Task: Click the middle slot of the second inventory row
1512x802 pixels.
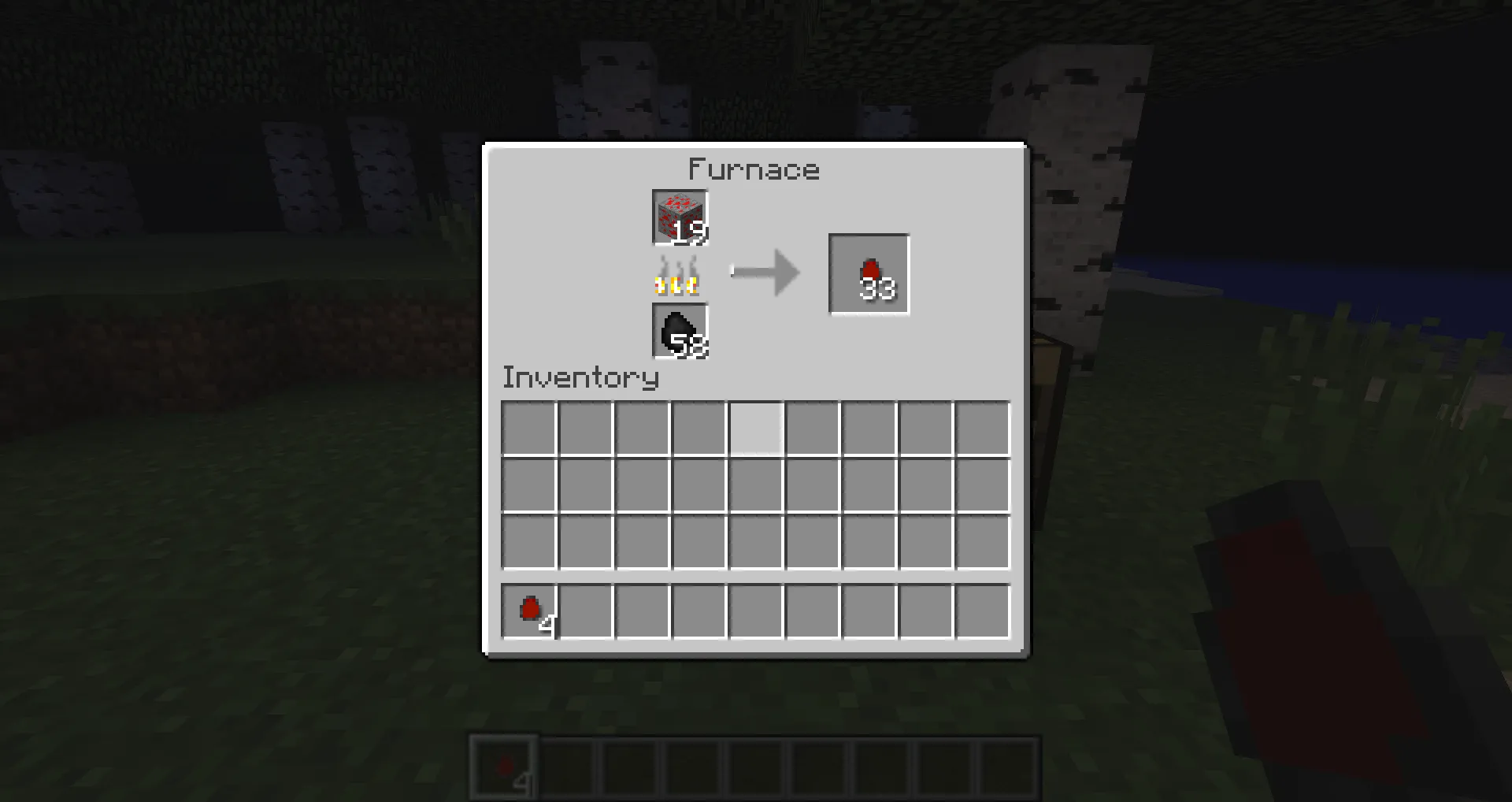Action: (x=755, y=484)
